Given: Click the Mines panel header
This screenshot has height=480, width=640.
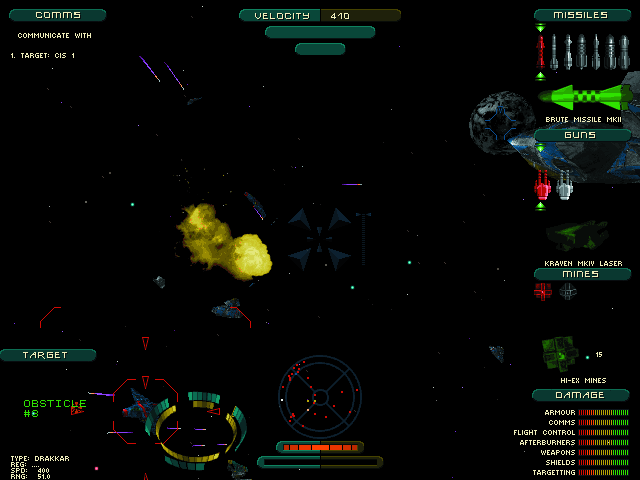Looking at the screenshot, I should click(x=583, y=274).
